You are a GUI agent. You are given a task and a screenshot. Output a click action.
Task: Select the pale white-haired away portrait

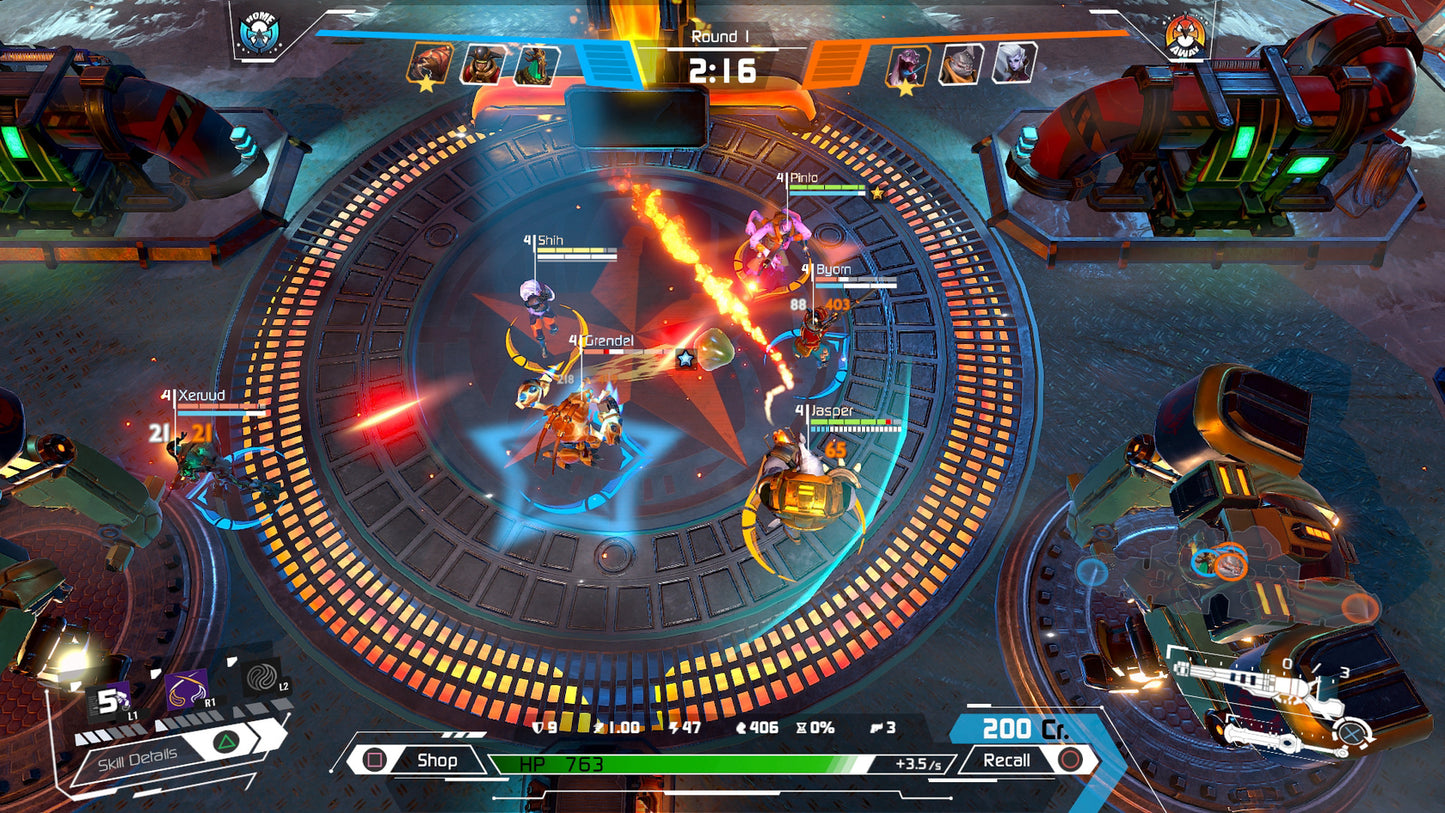[1014, 63]
